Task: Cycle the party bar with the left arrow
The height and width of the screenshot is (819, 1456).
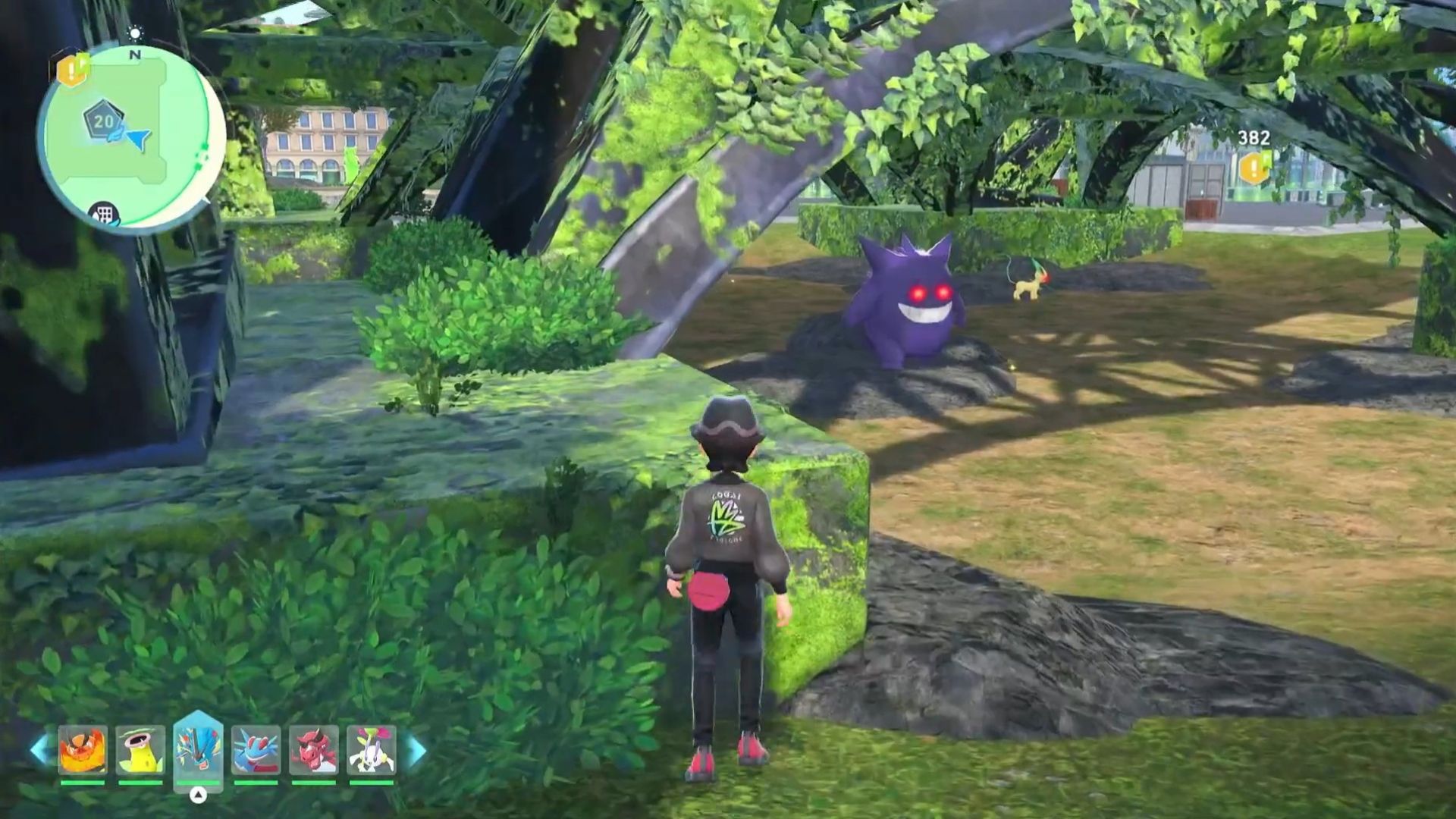Action: pos(39,750)
